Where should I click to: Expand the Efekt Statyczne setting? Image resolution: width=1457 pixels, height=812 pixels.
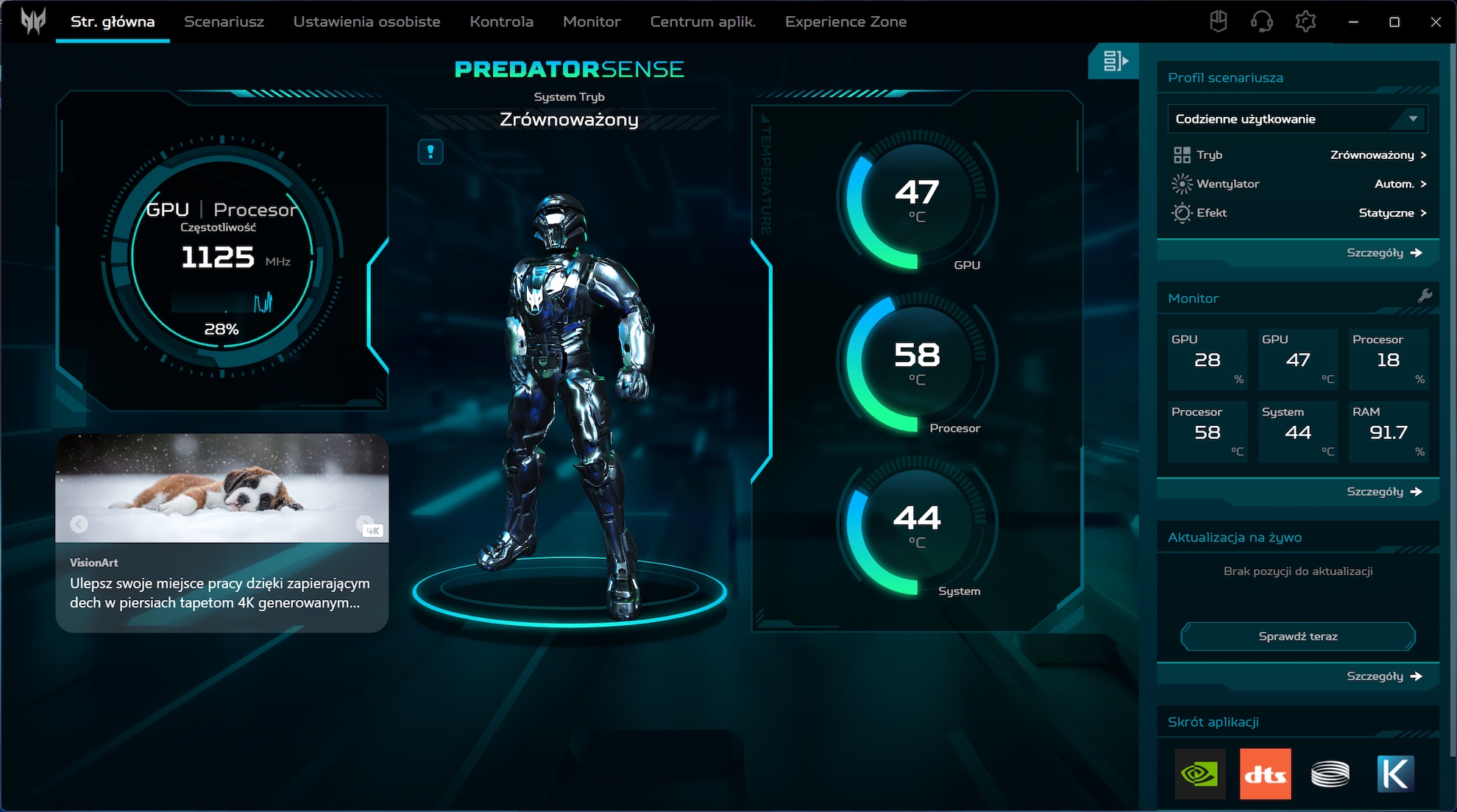(x=1425, y=213)
